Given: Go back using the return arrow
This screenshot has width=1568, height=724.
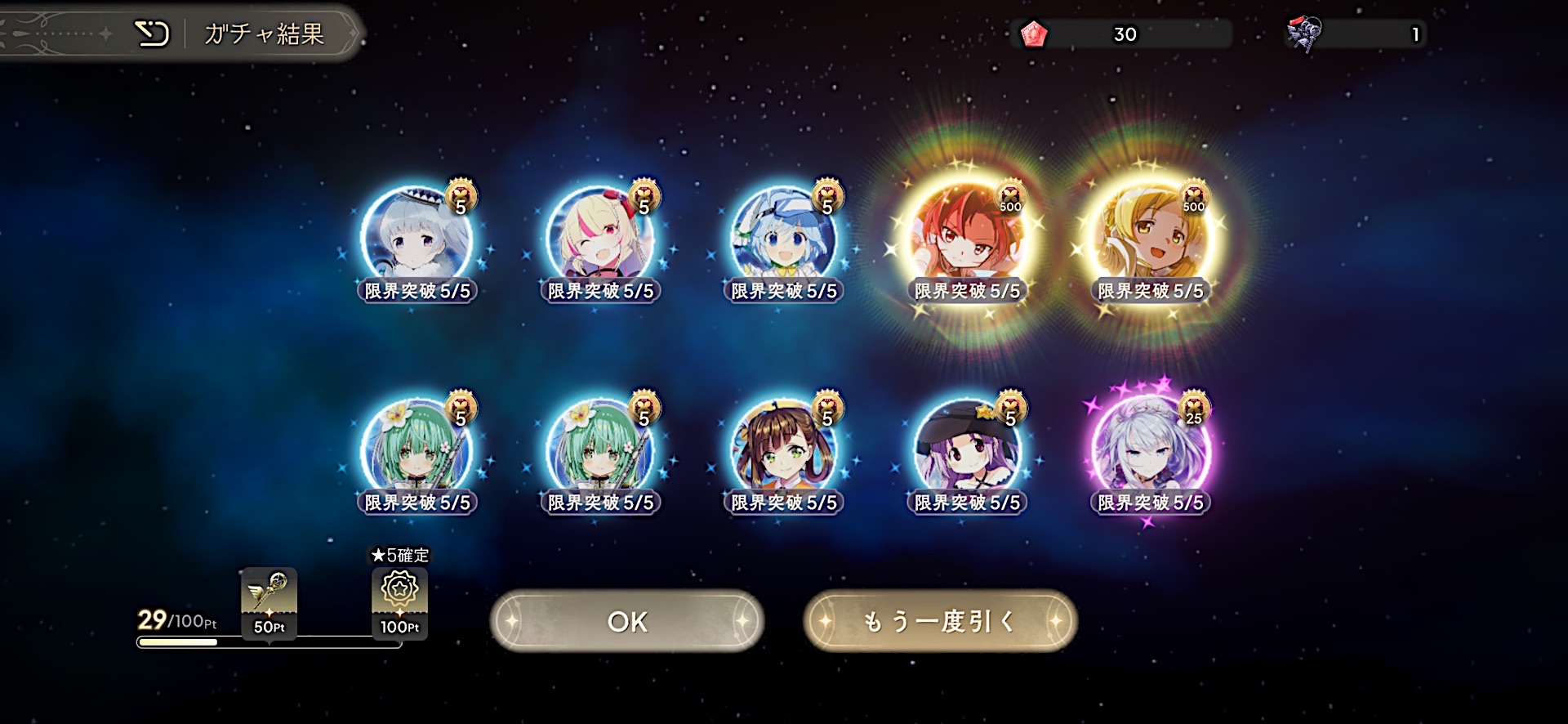Looking at the screenshot, I should [x=152, y=34].
